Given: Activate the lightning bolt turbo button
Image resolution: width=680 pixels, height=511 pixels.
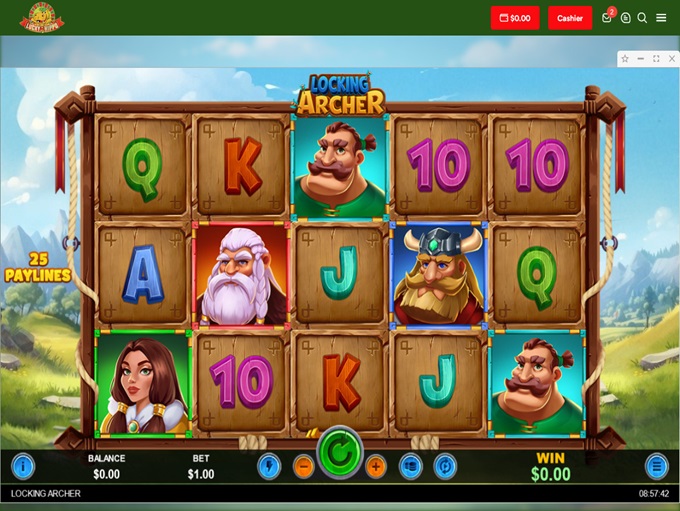Looking at the screenshot, I should [x=269, y=466].
